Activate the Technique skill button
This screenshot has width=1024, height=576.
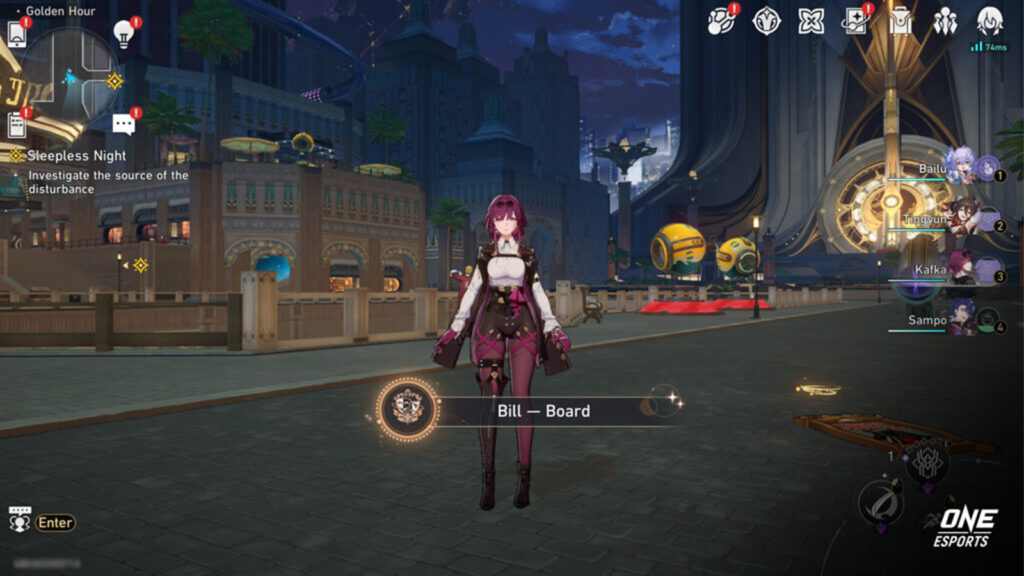tap(925, 462)
